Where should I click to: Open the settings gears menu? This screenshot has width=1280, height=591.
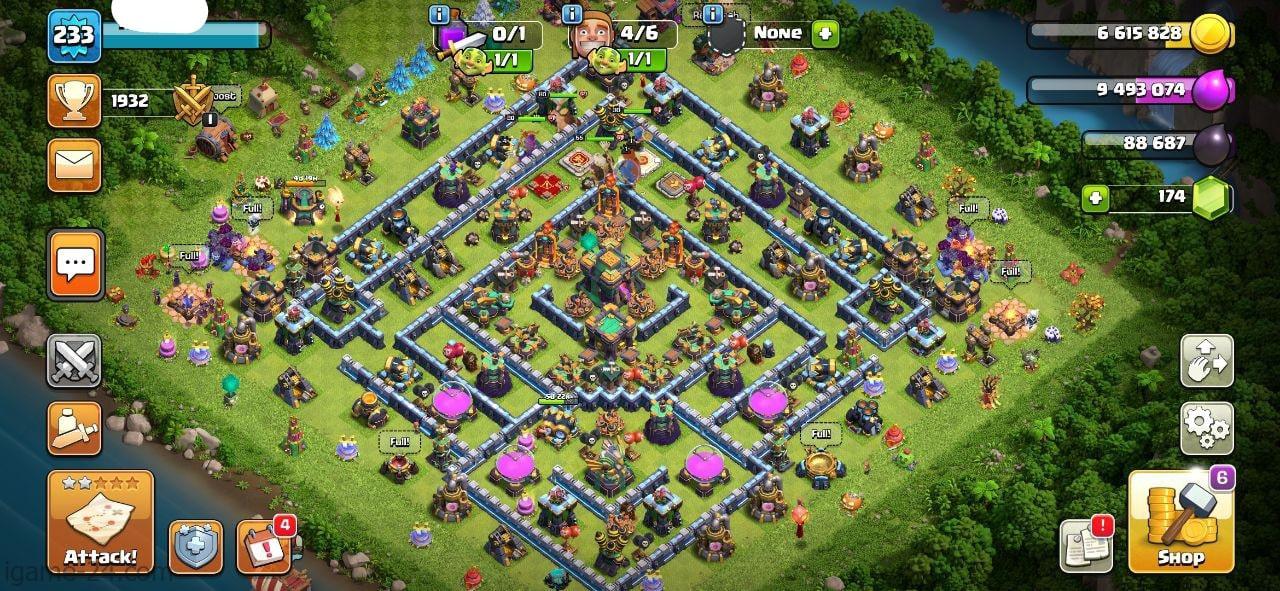(x=1207, y=428)
